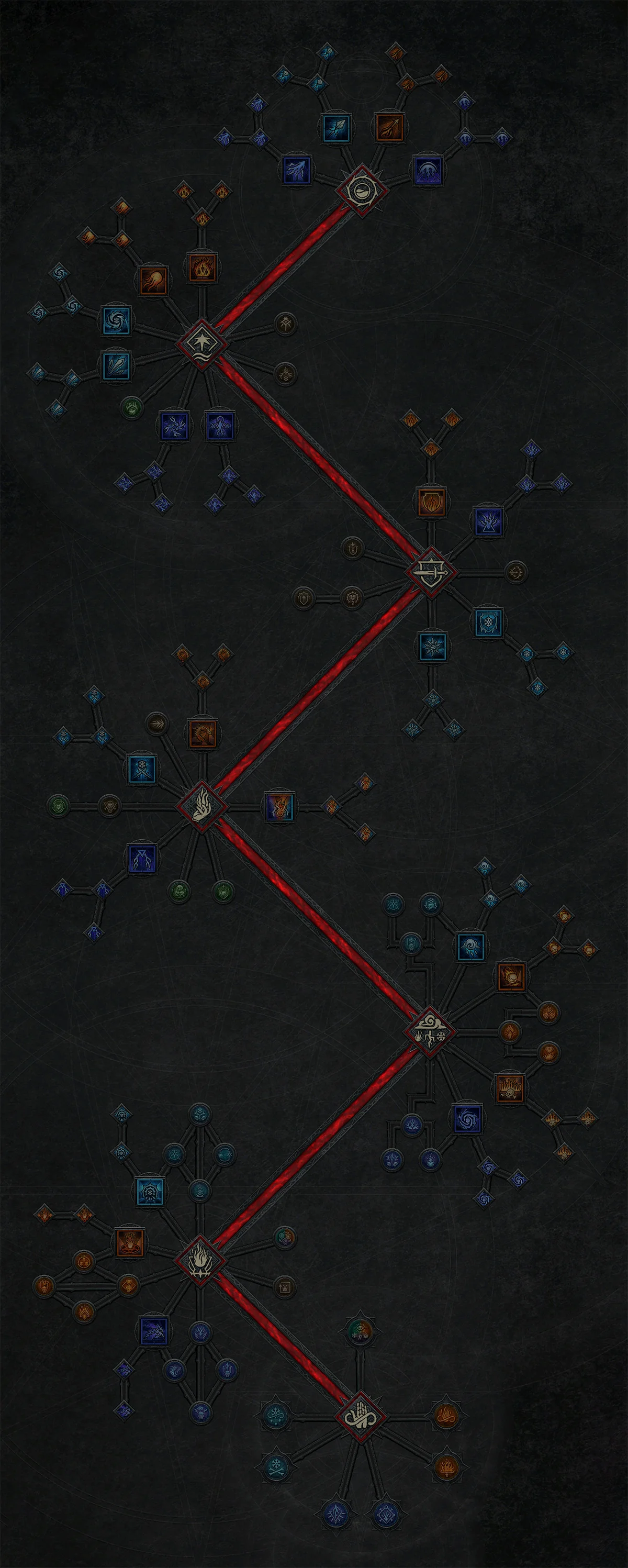
Task: Select the Ultimate skills flame node
Action: (200, 1260)
